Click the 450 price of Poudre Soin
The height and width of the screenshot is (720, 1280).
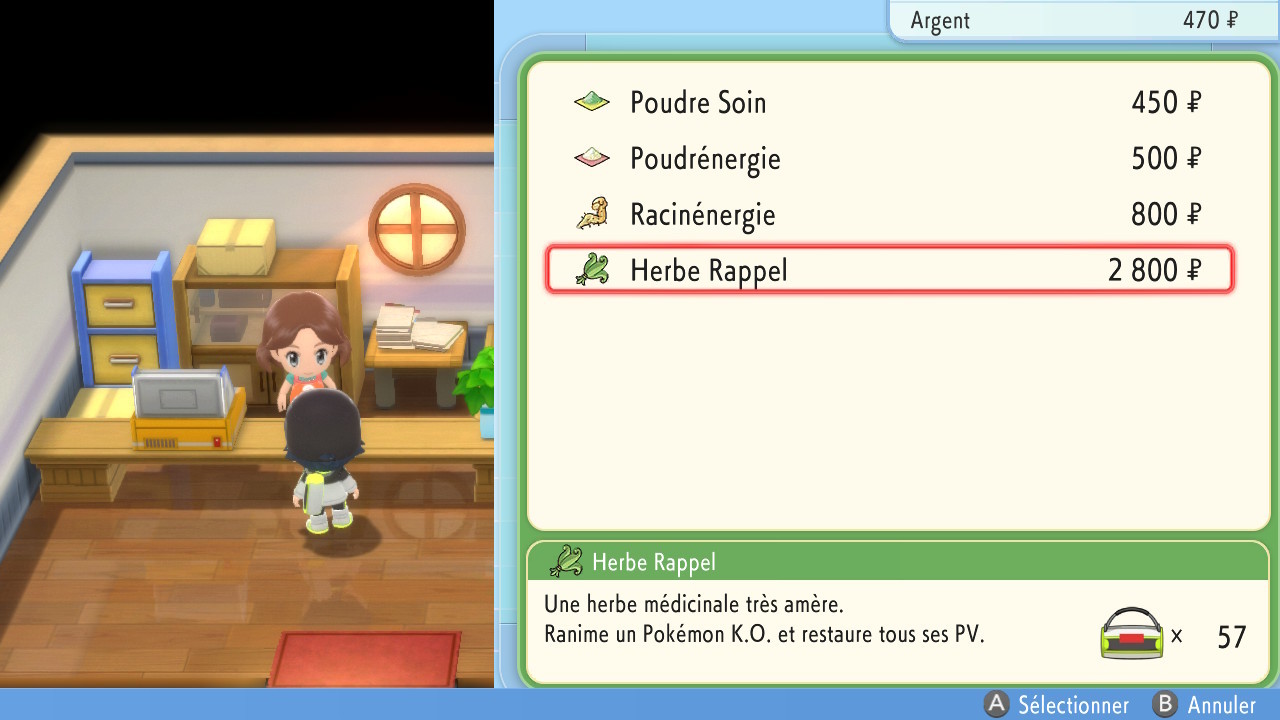(1163, 101)
